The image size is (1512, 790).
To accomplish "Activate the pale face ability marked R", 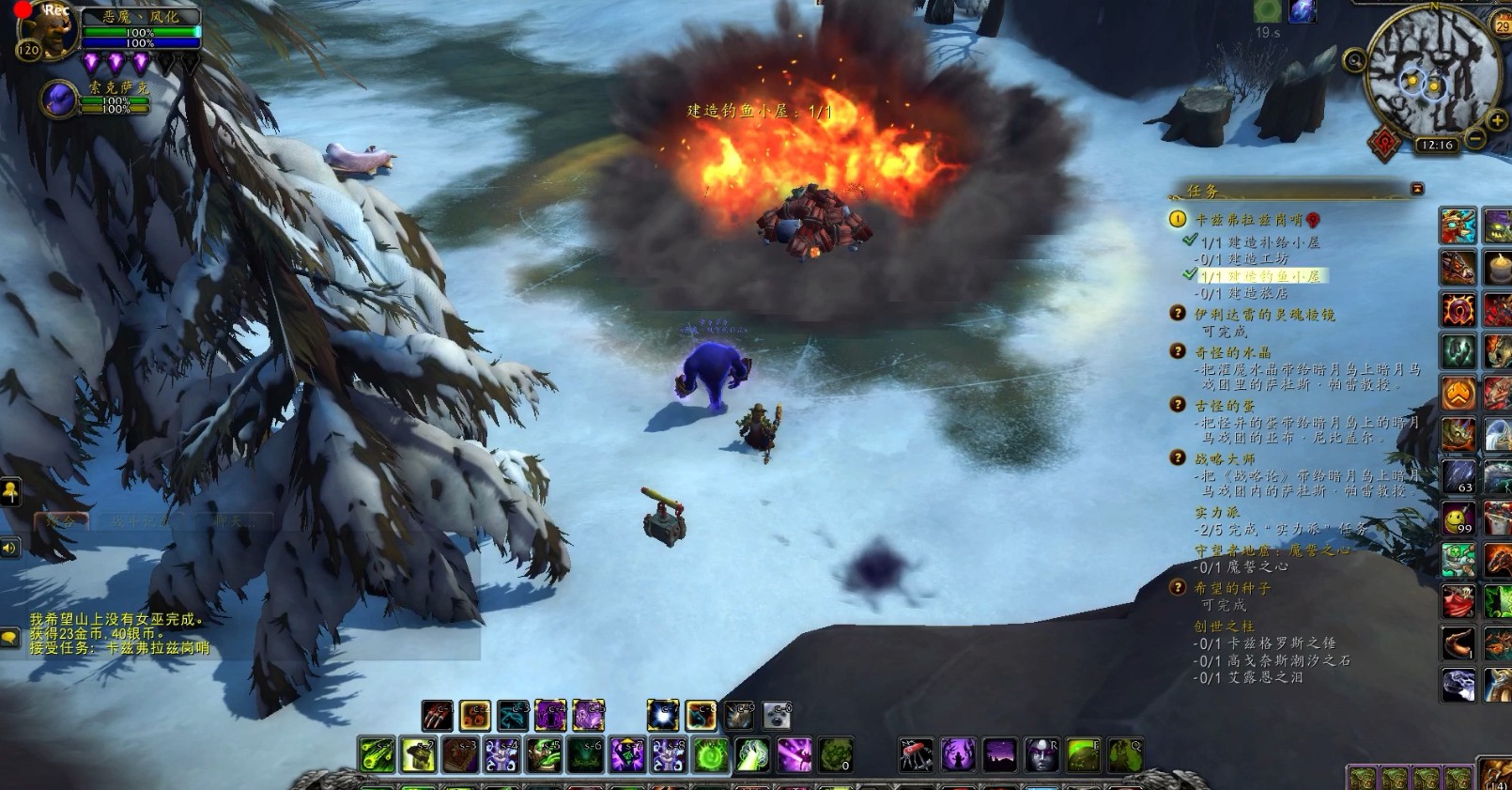I will pos(1041,754).
